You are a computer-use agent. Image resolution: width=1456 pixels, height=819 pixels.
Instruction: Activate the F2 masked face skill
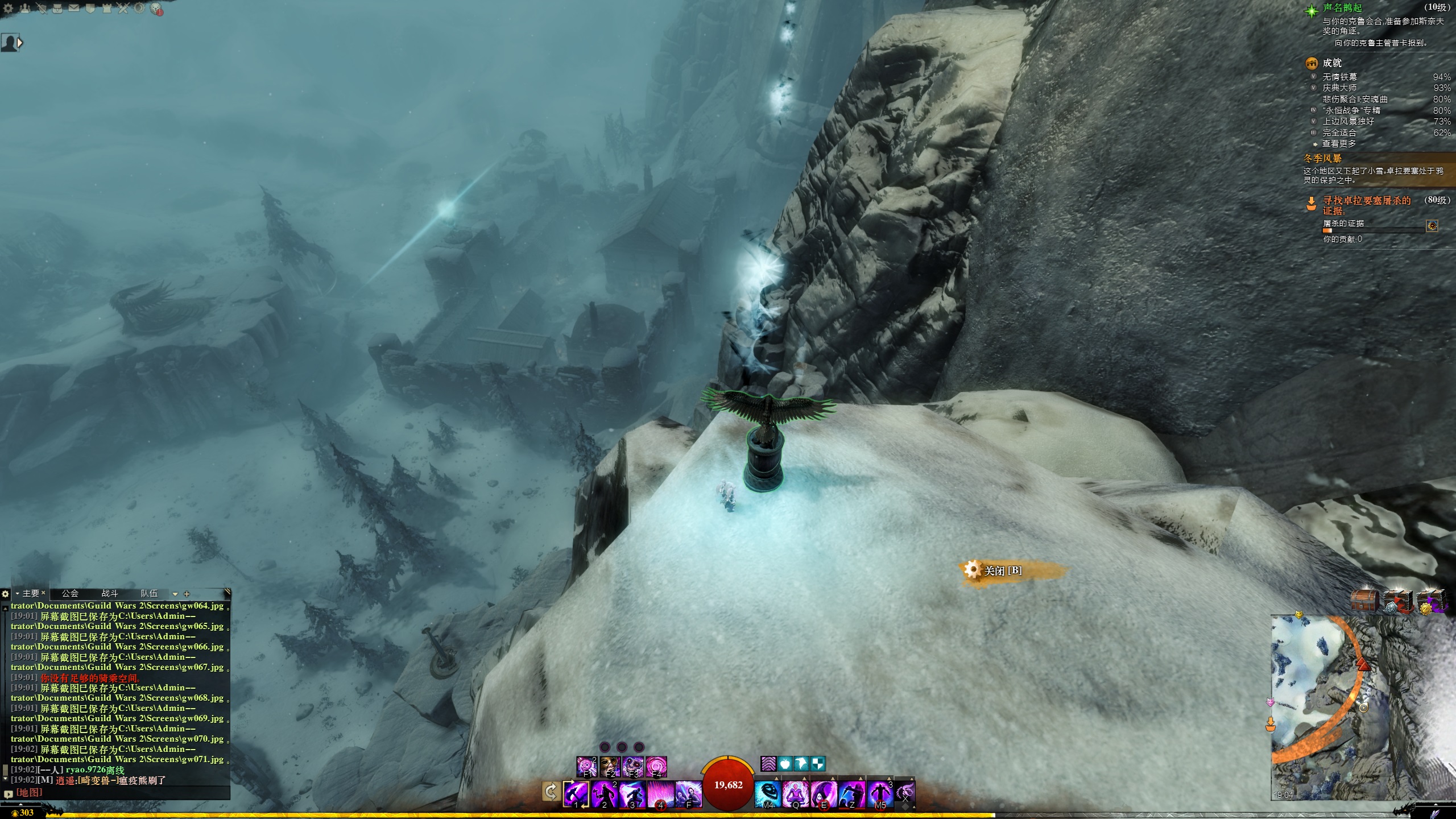[610, 766]
